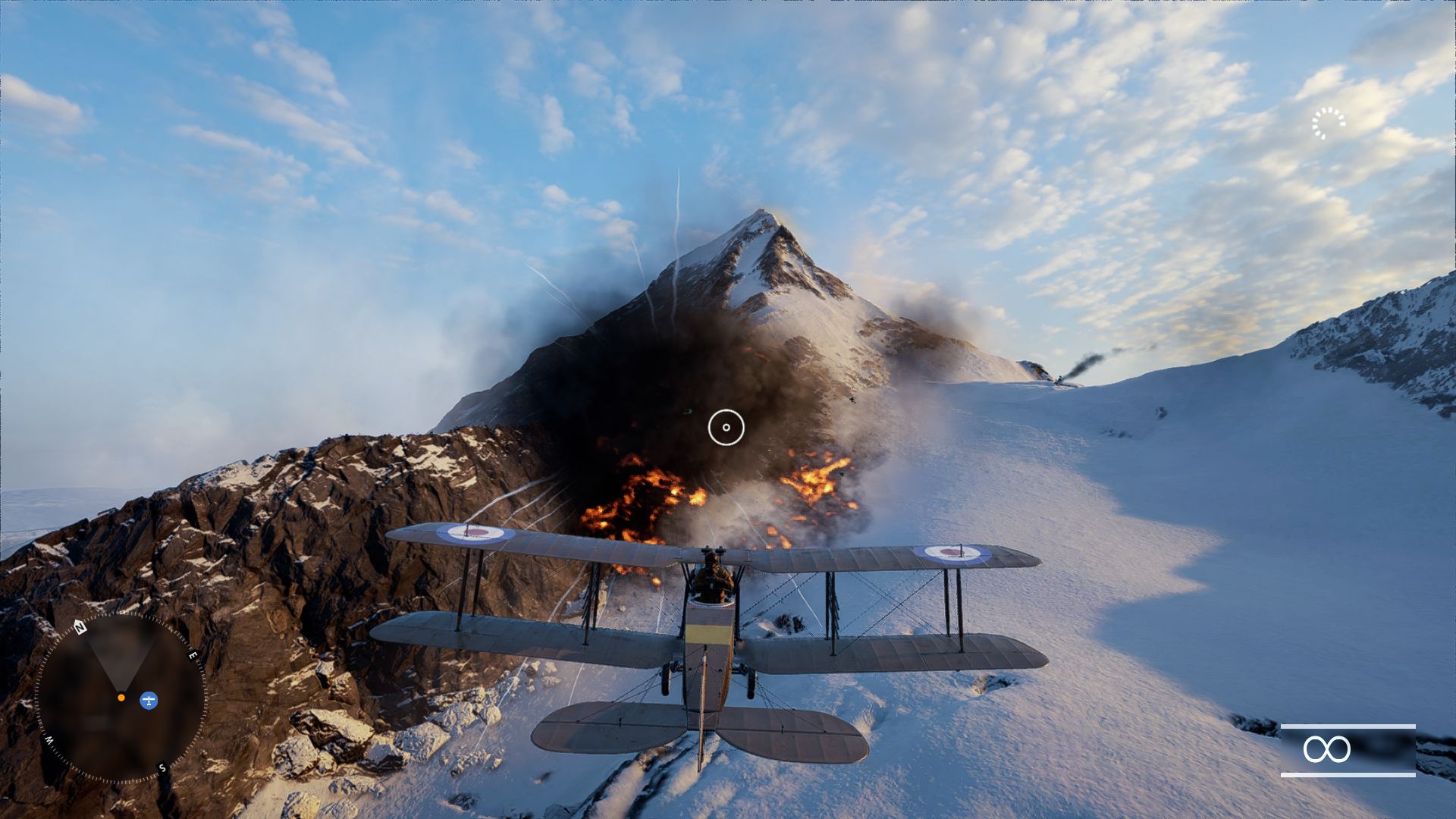This screenshot has height=819, width=1456.
Task: Select the blue plane marker on minimap
Action: (x=149, y=700)
